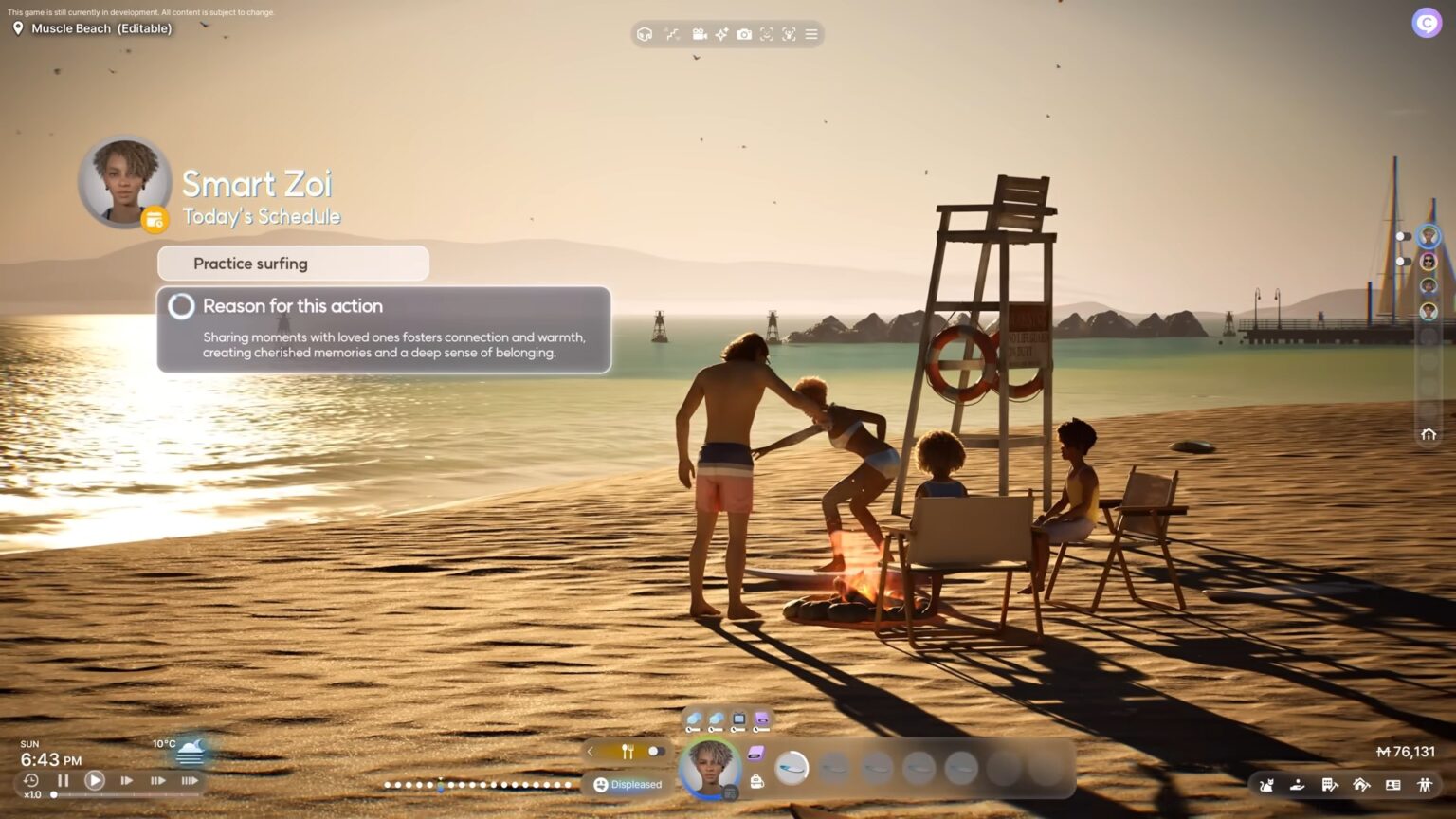Open the city buildings panel
Screen dimensions: 1456x819
1330,785
